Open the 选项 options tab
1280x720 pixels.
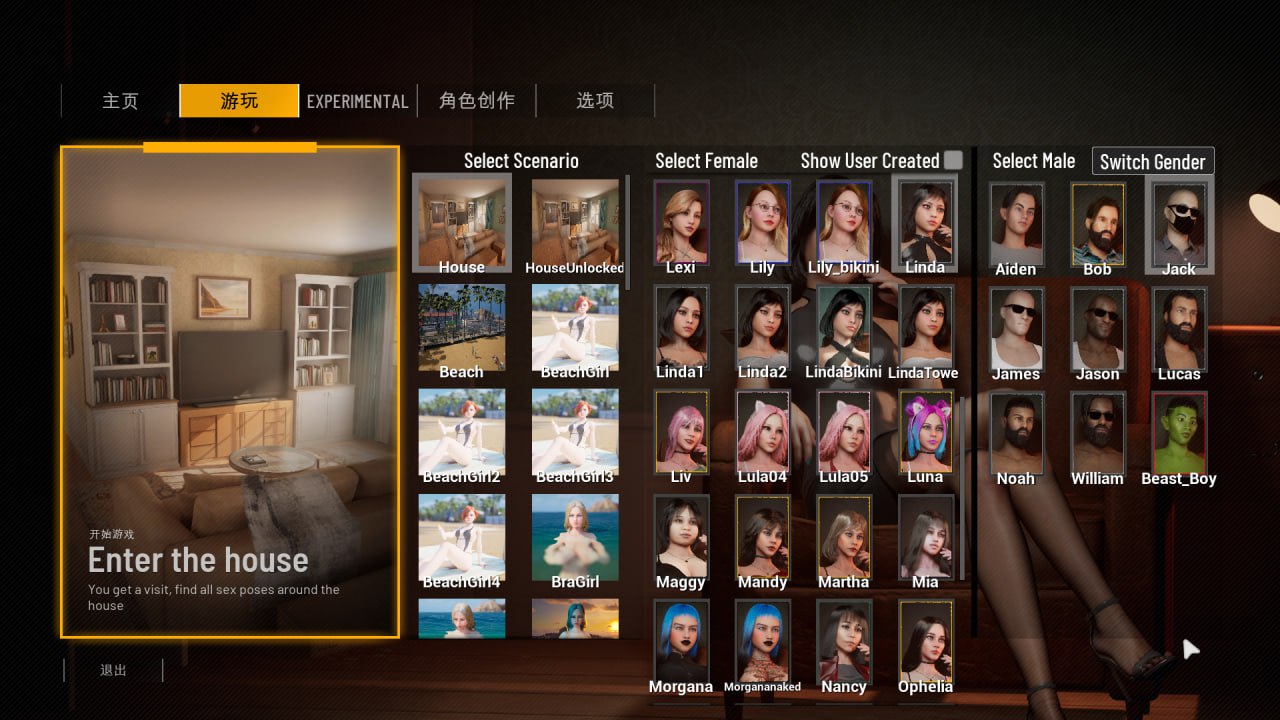point(595,101)
